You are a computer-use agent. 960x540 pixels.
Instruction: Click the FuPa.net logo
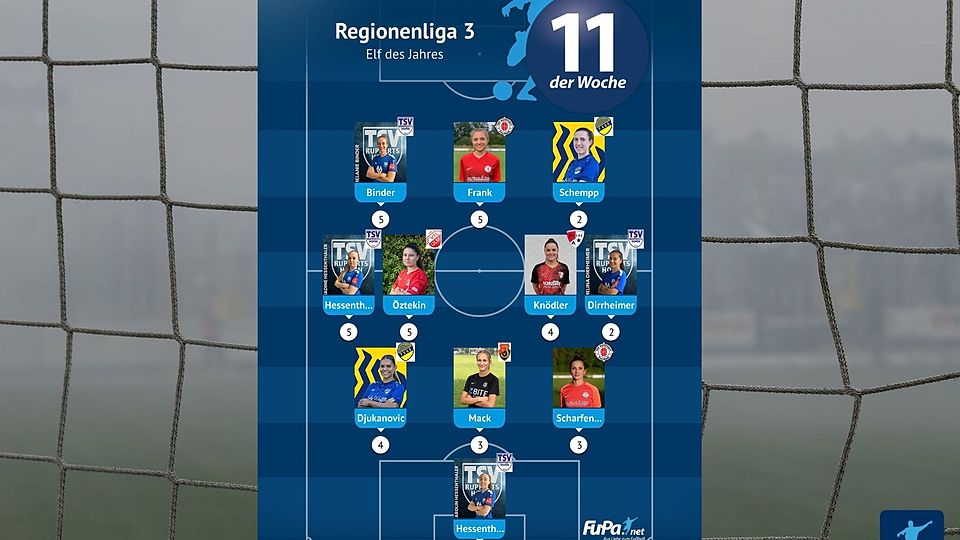point(612,527)
